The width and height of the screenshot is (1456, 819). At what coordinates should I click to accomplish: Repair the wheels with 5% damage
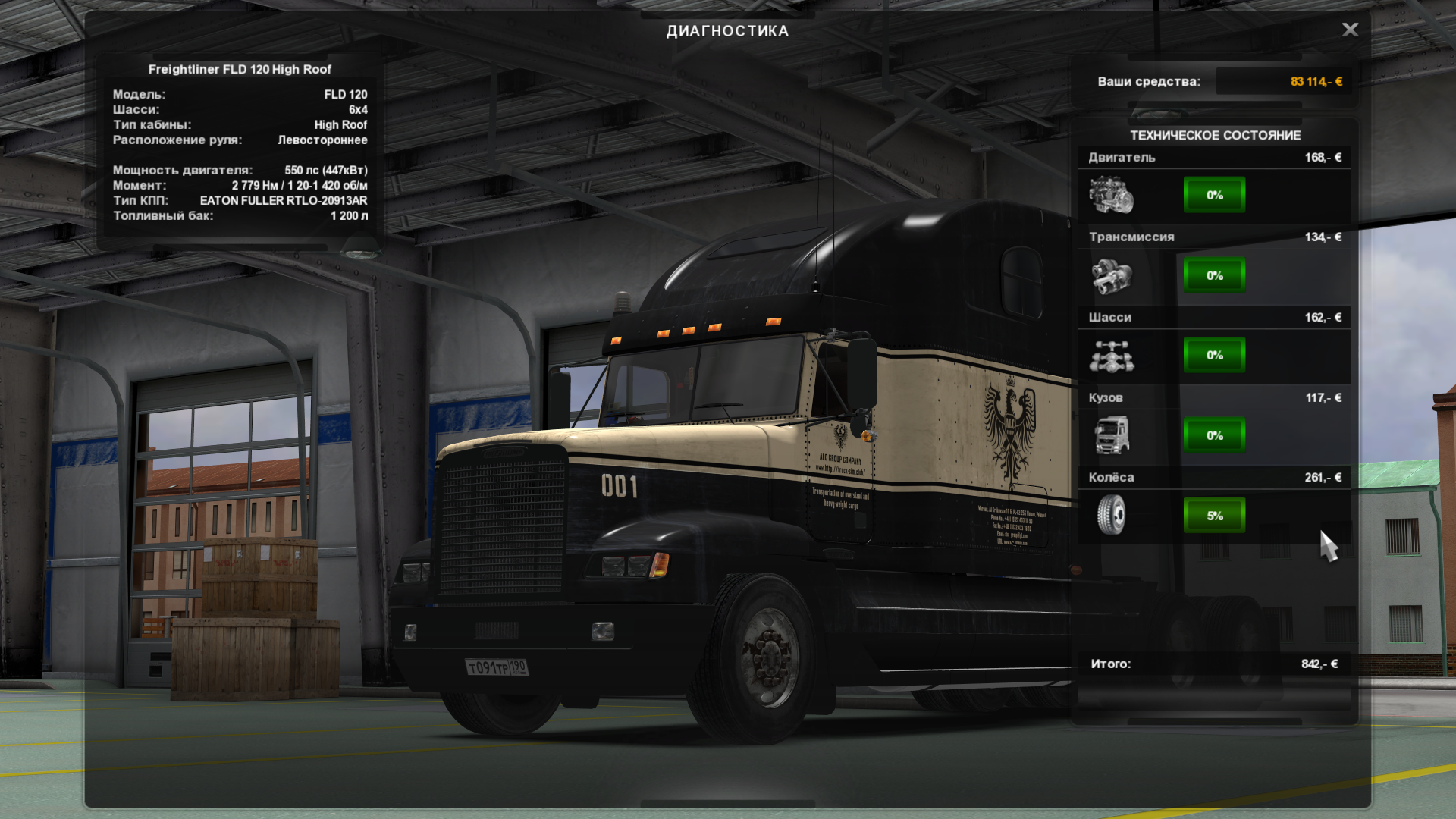(1214, 516)
